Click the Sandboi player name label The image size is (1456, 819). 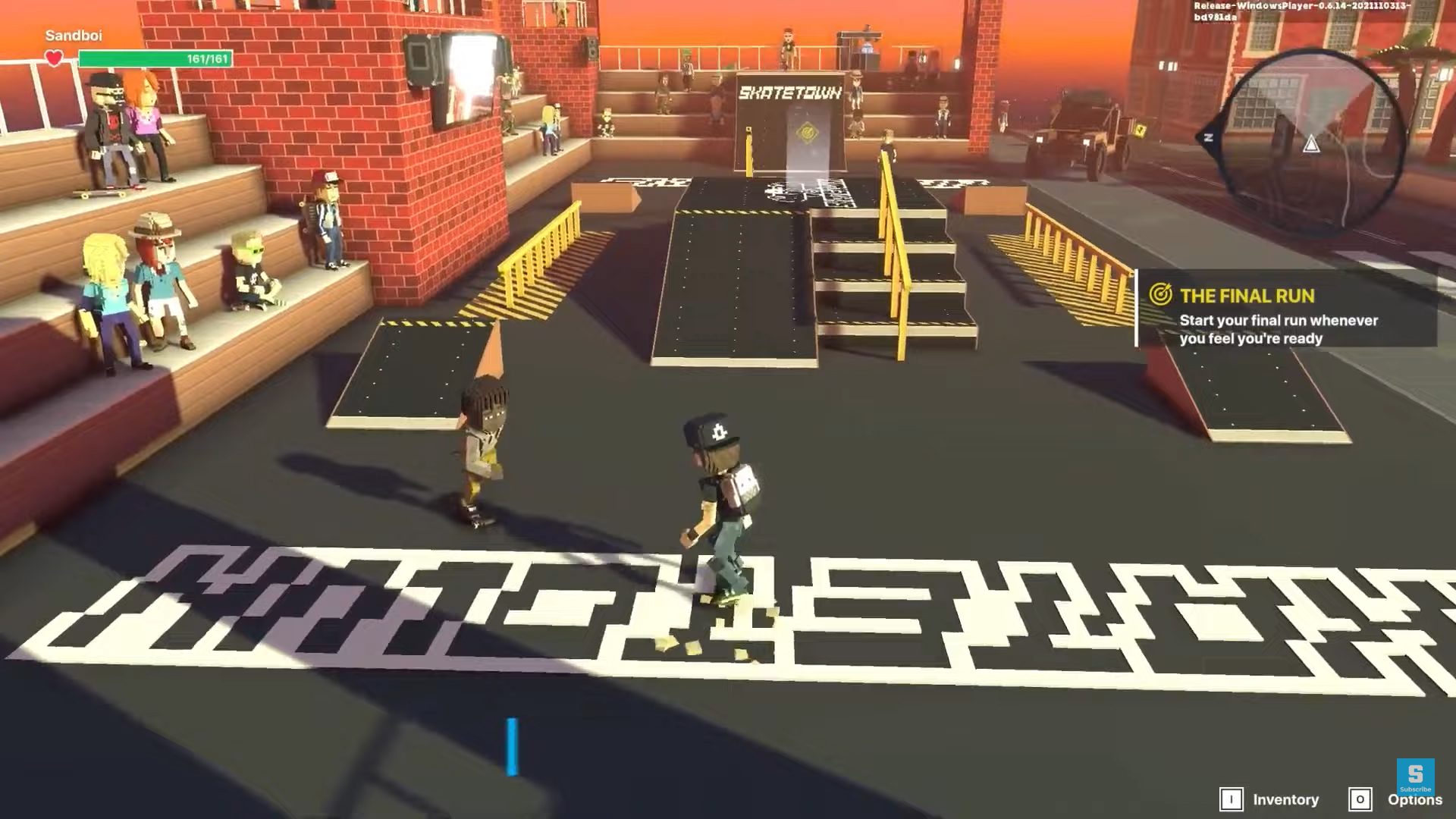(75, 35)
